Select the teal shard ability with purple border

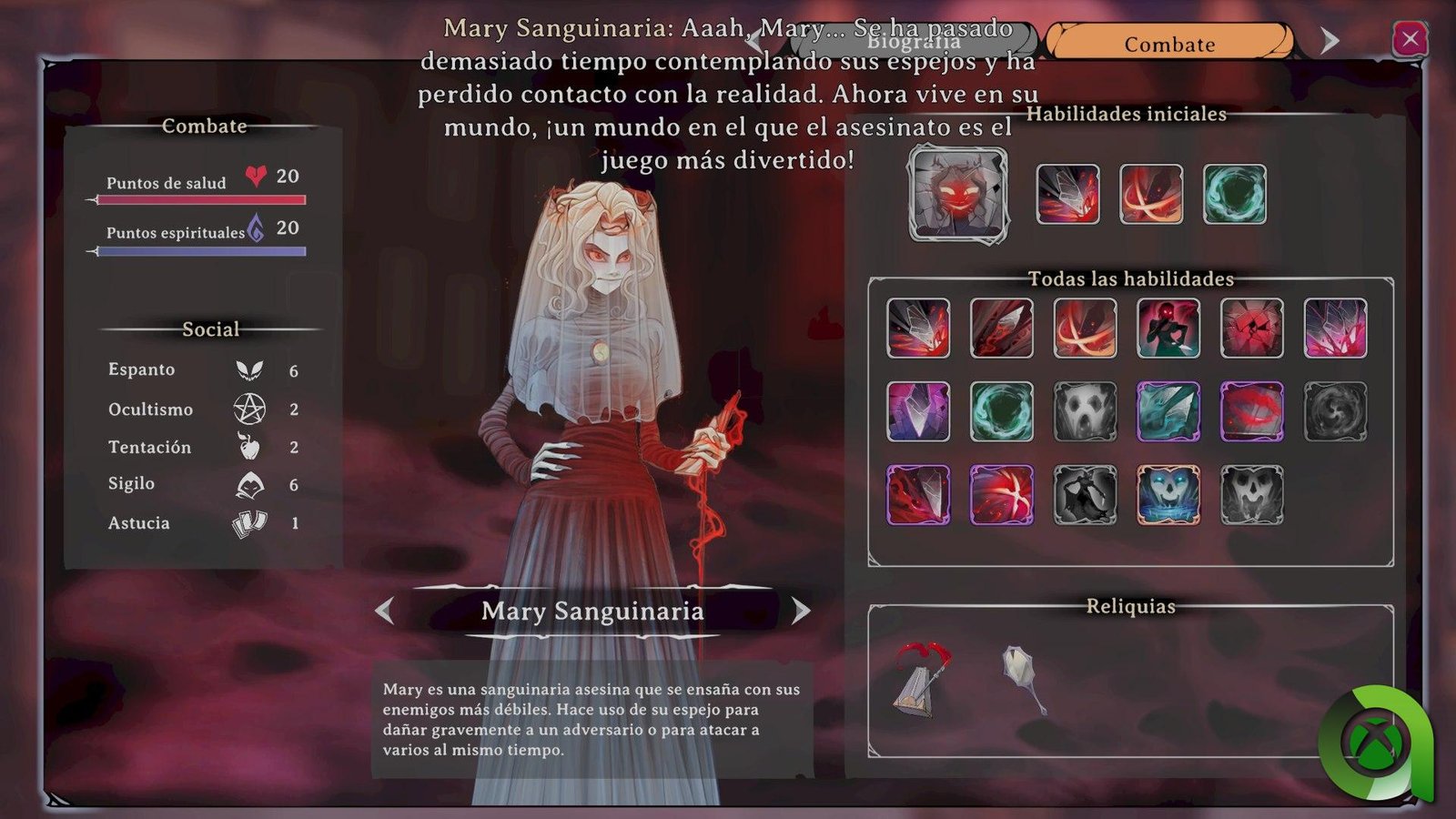pyautogui.click(x=1168, y=411)
